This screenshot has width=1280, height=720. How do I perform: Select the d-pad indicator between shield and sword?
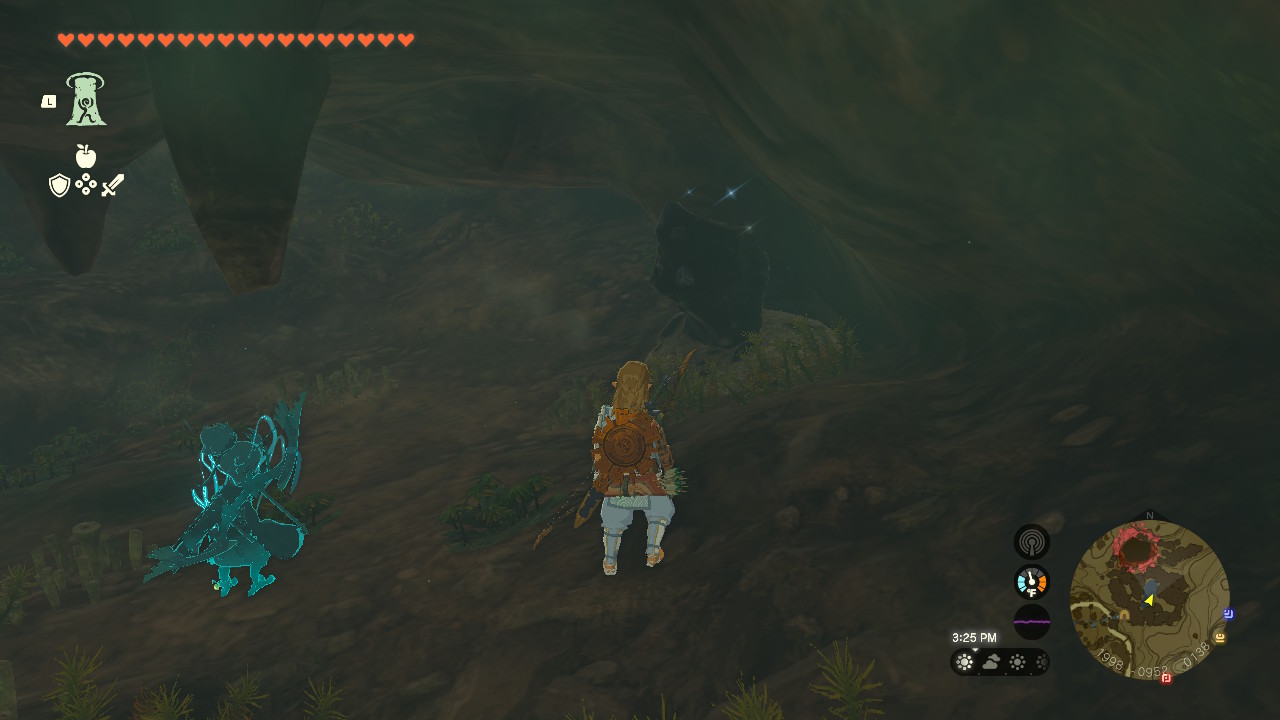87,185
